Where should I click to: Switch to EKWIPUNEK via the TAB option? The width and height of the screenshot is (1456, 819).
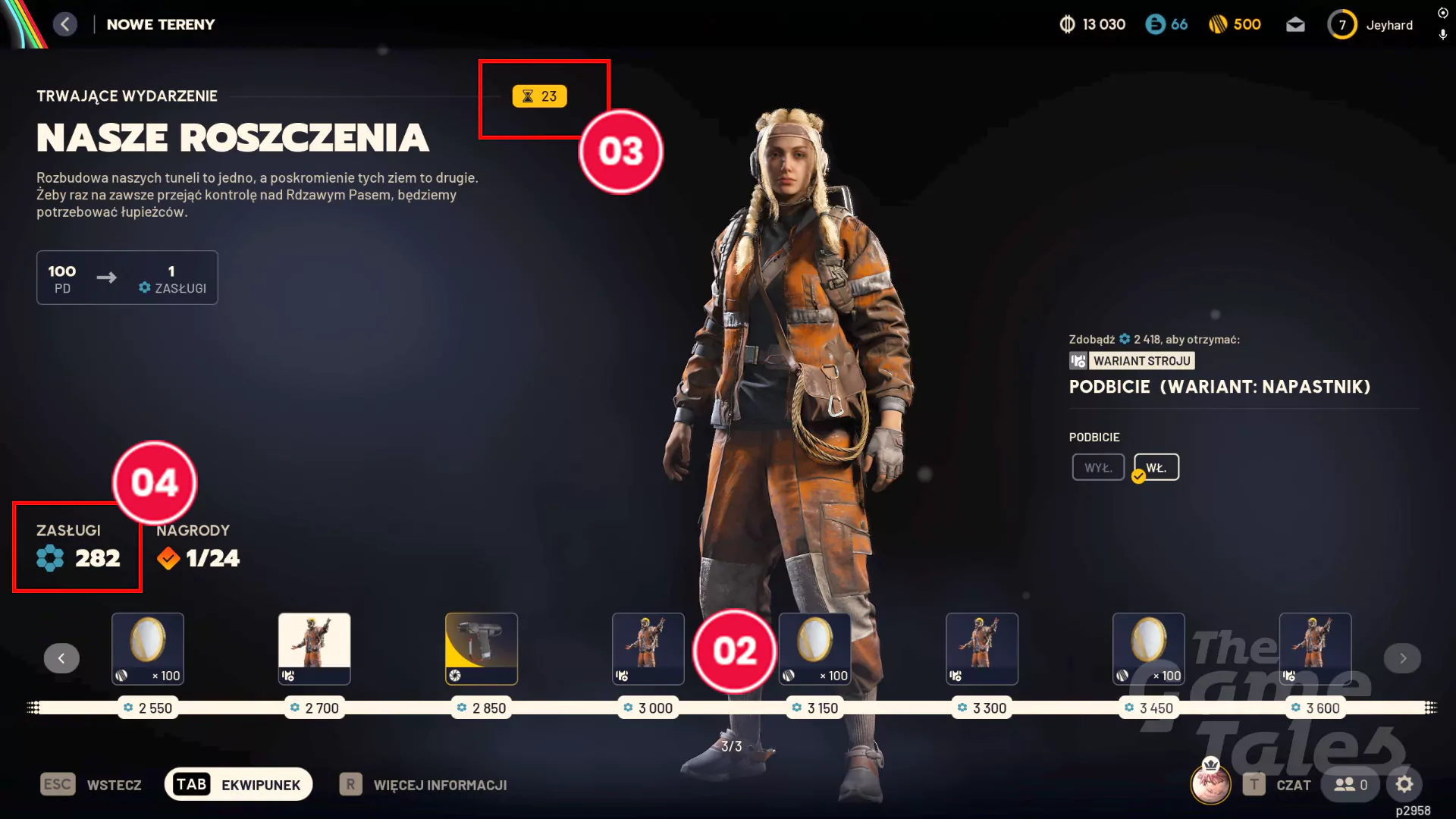click(x=237, y=784)
